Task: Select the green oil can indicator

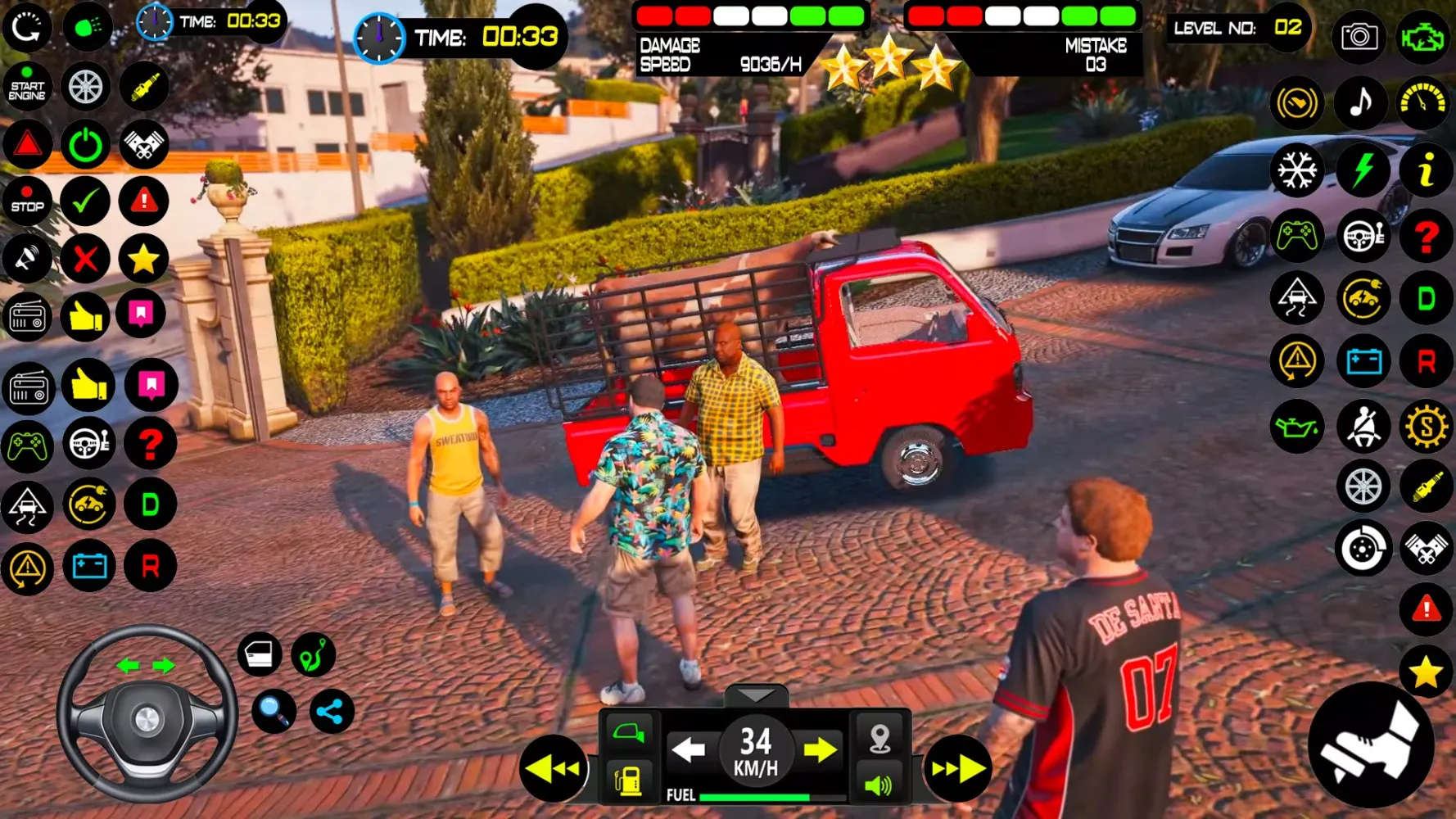Action: tap(1297, 427)
